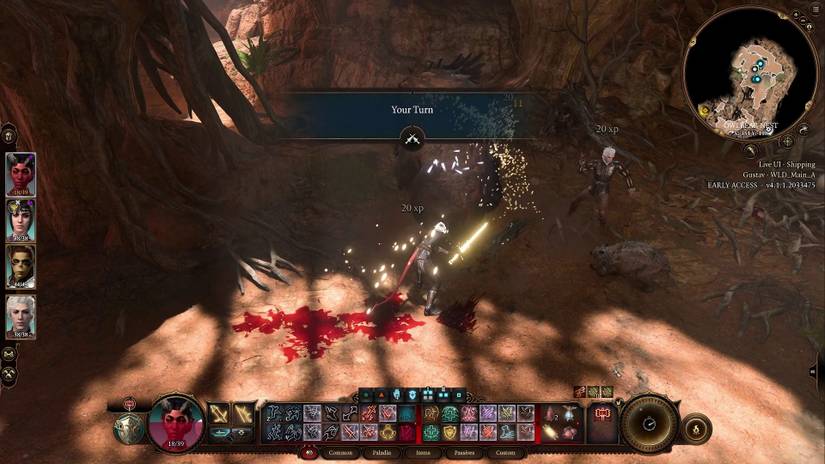Select the white-haired party member portrait
The height and width of the screenshot is (464, 825).
click(21, 313)
